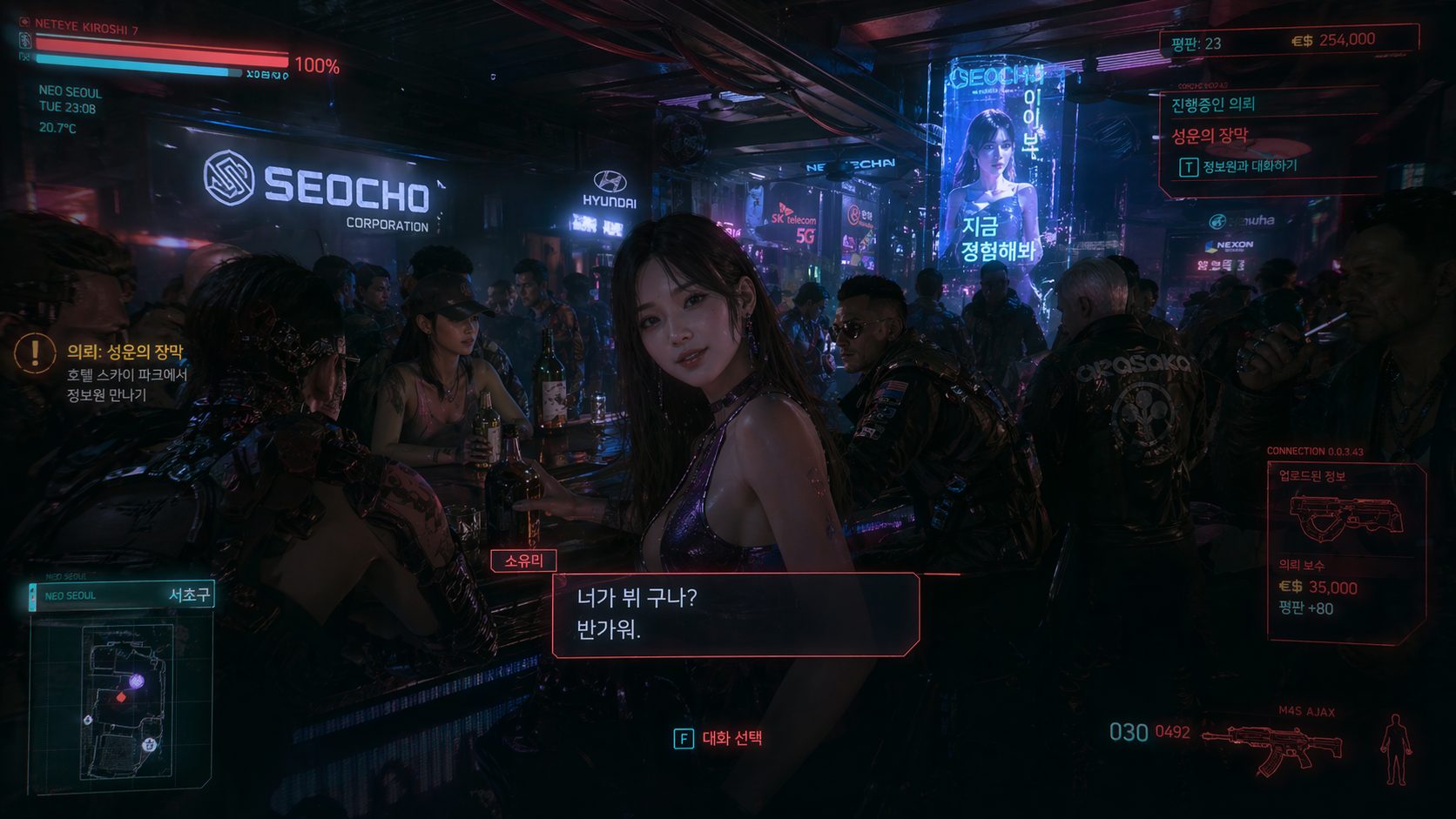Viewport: 1456px width, 819px height.
Task: Select the tracked quest 성운의 장막
Action: [1210, 136]
